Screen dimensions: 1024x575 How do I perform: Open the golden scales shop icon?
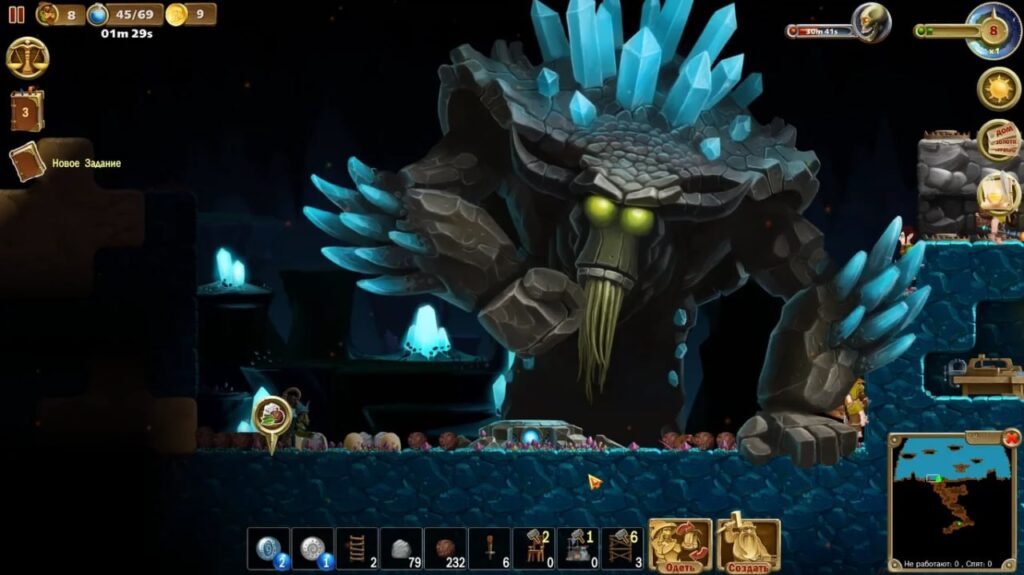point(27,58)
